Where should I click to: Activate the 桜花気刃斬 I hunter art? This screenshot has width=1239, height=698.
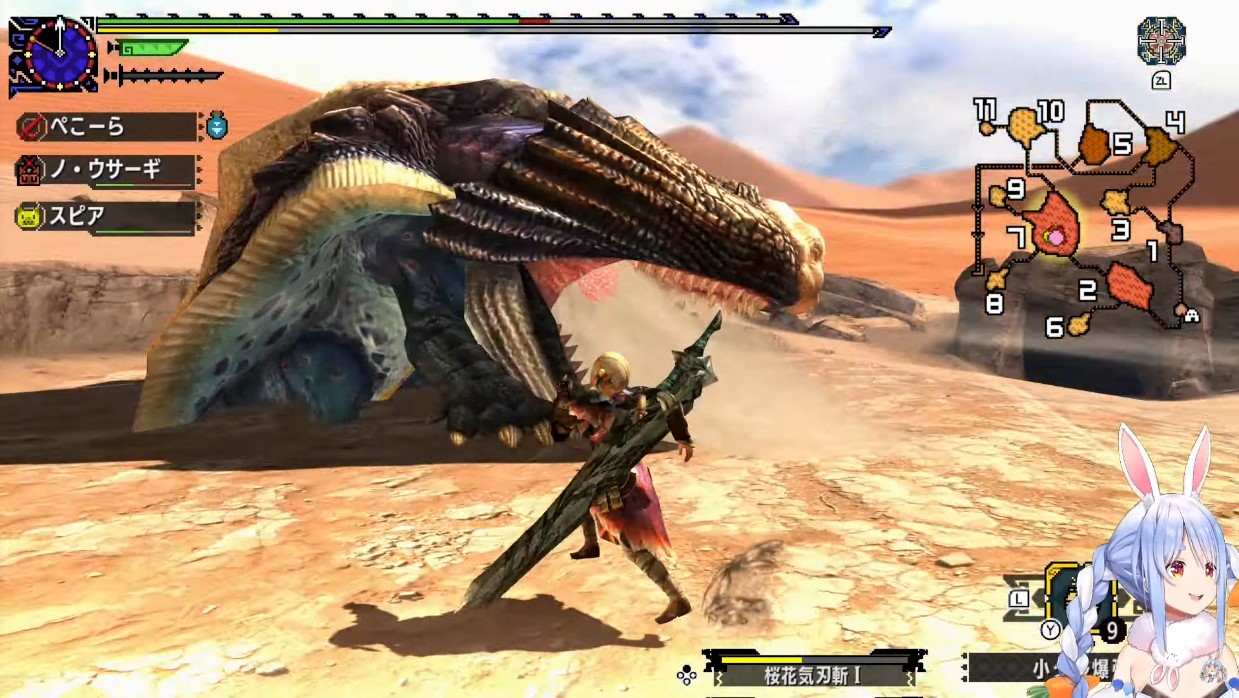pyautogui.click(x=812, y=674)
